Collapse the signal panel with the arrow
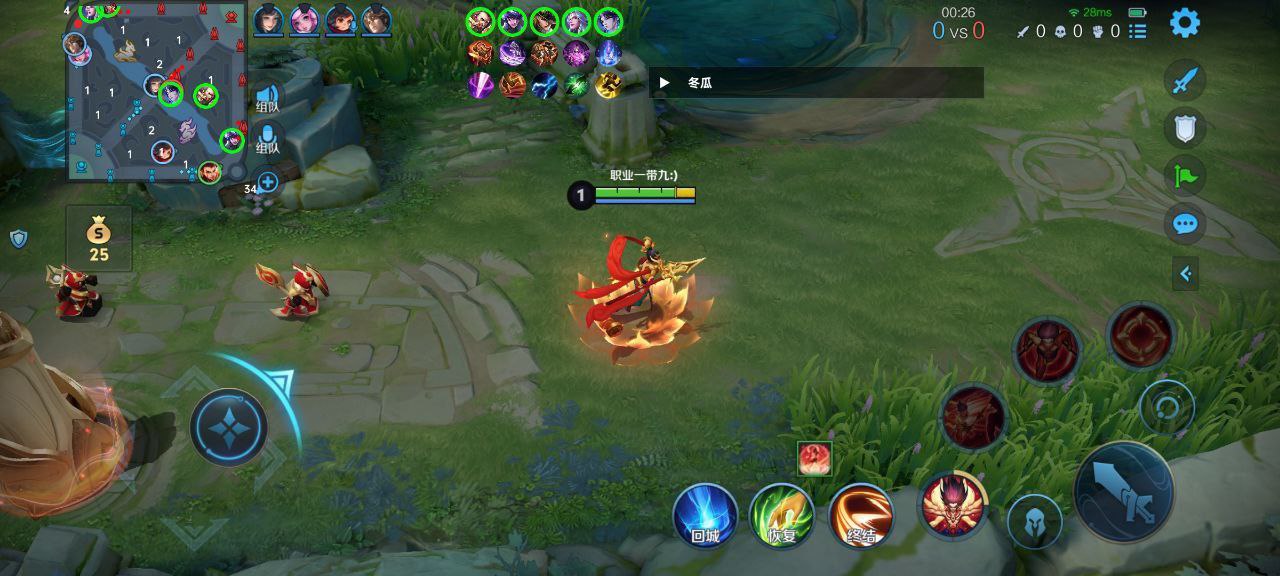1280x576 pixels. (1185, 274)
